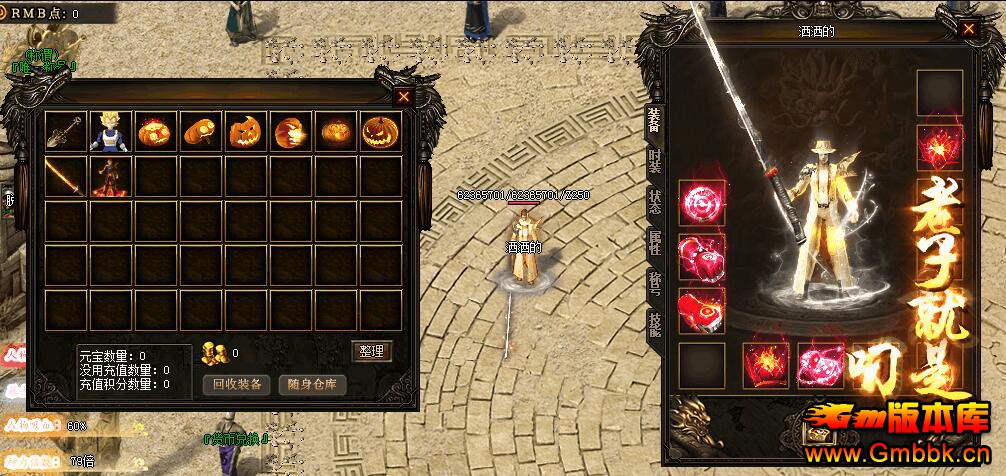The image size is (1006, 476).
Task: Switch to the 装备 equipment tab
Action: (654, 121)
